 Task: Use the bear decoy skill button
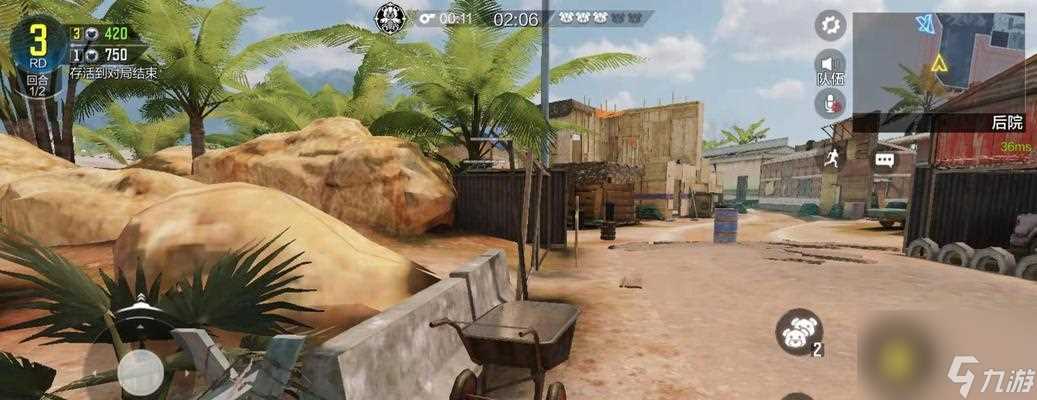pyautogui.click(x=798, y=331)
